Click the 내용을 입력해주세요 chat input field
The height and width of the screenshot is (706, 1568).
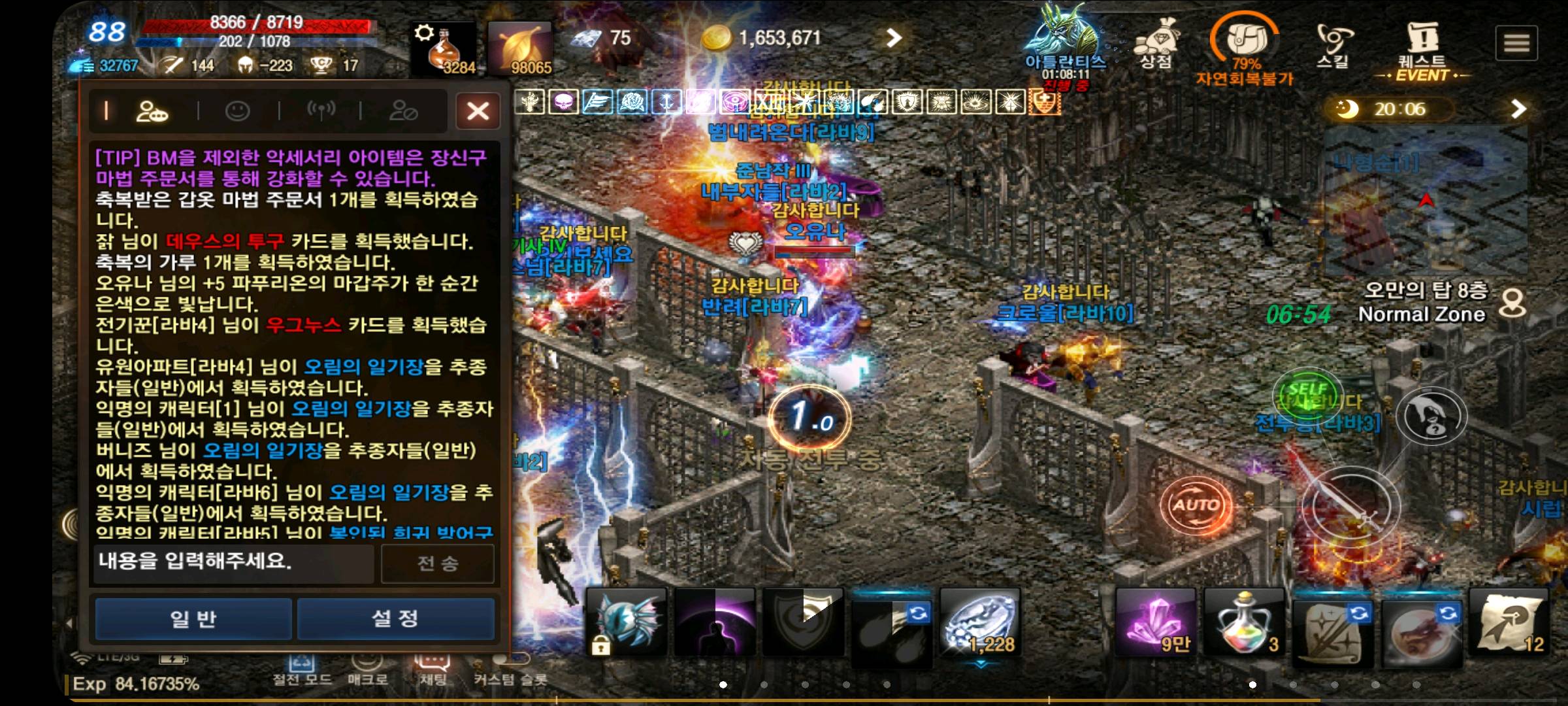pyautogui.click(x=232, y=565)
